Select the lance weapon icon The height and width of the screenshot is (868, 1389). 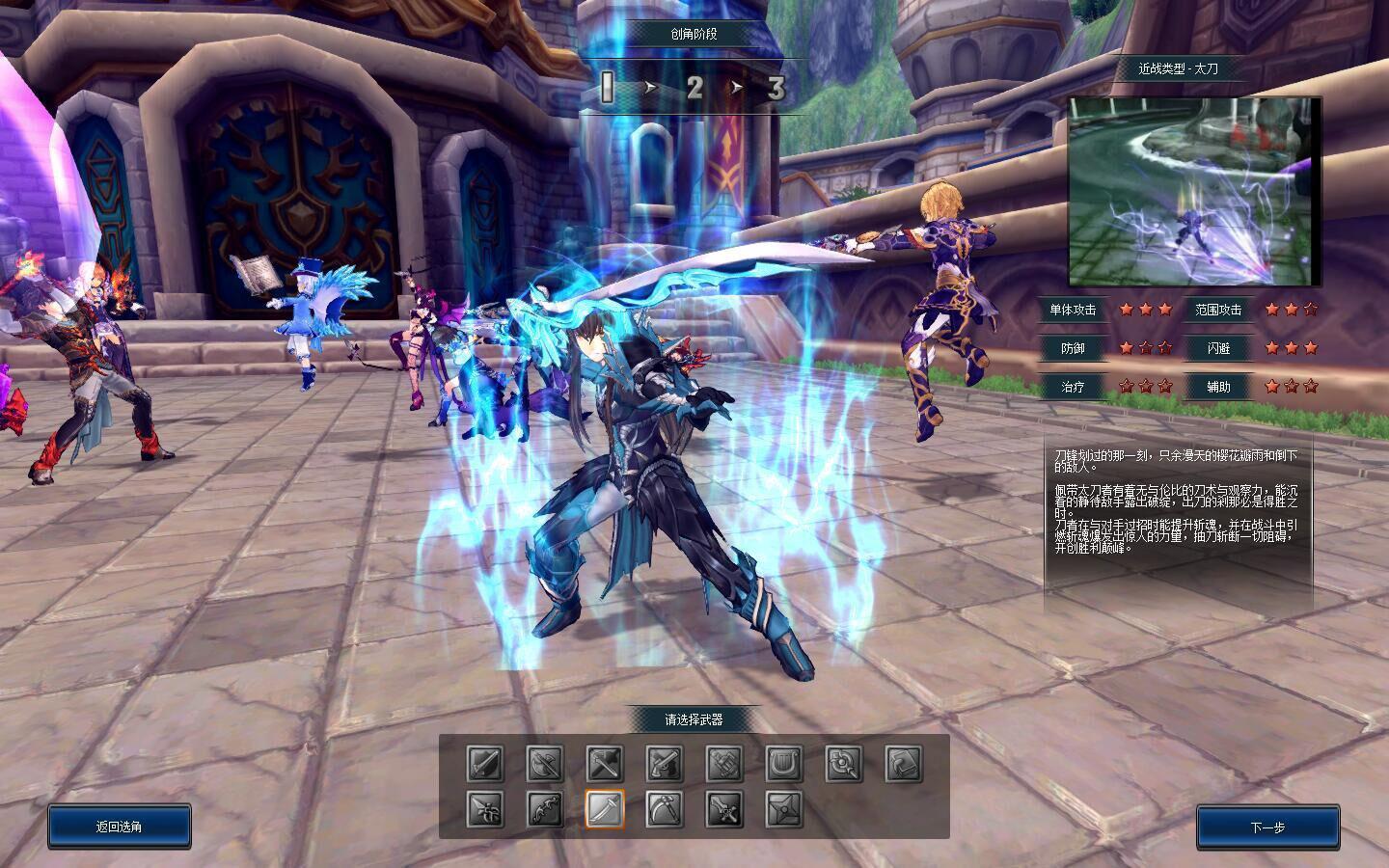[485, 809]
